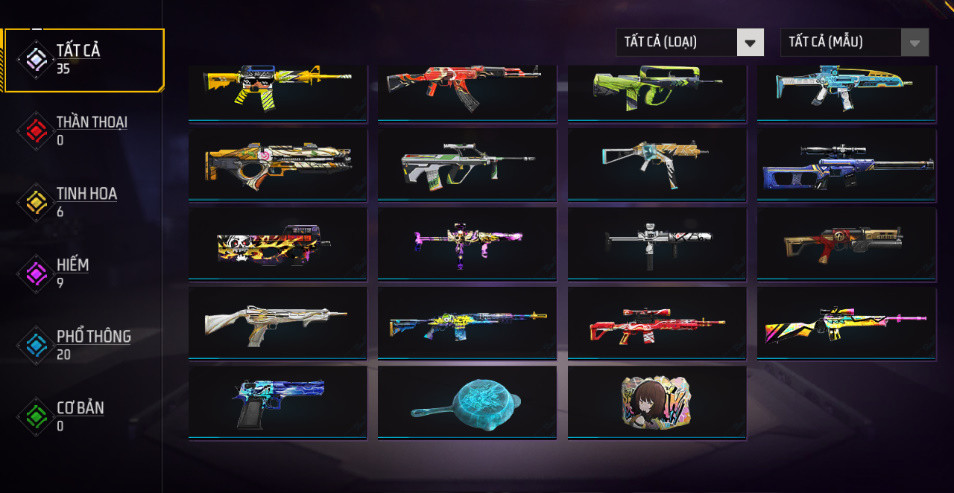Choose the lime green FAMAS skin
954x493 pixels.
tap(657, 90)
